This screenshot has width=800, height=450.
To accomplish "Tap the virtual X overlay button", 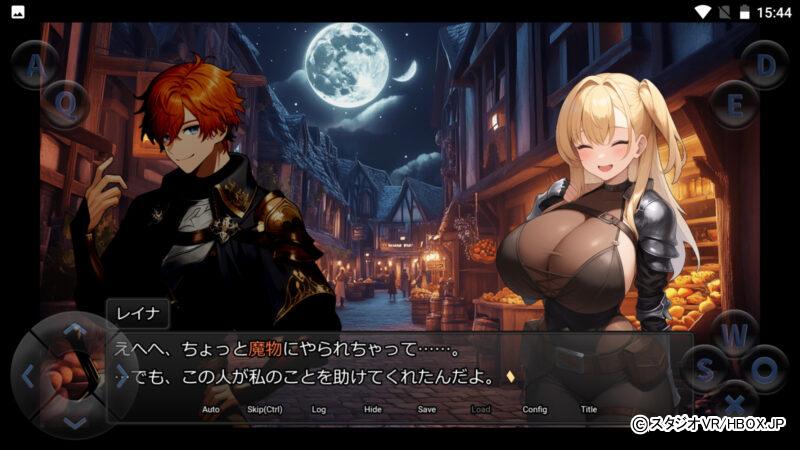I will point(736,403).
